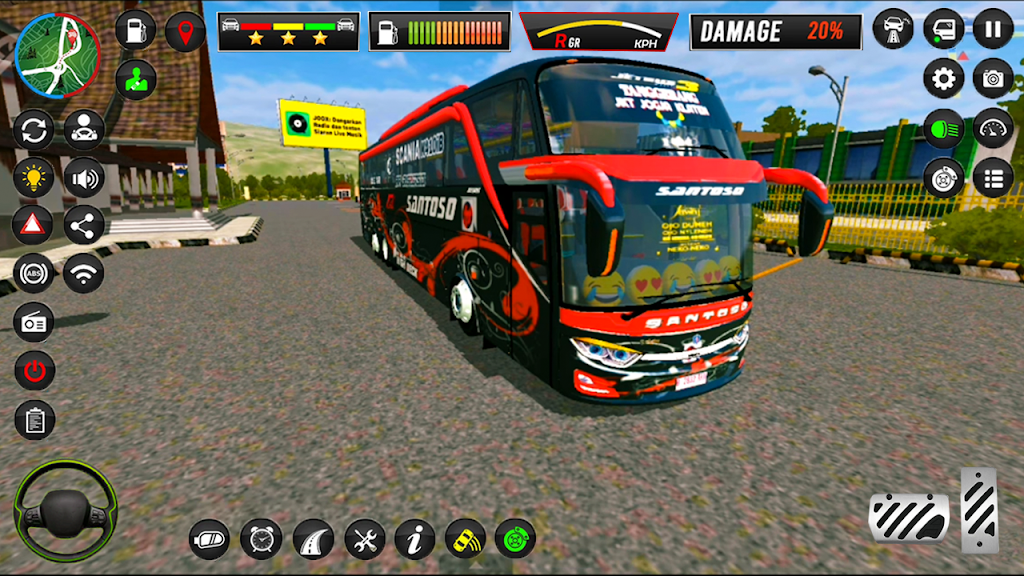The height and width of the screenshot is (576, 1024).
Task: Switch the camera view with the camera icon
Action: (x=993, y=78)
